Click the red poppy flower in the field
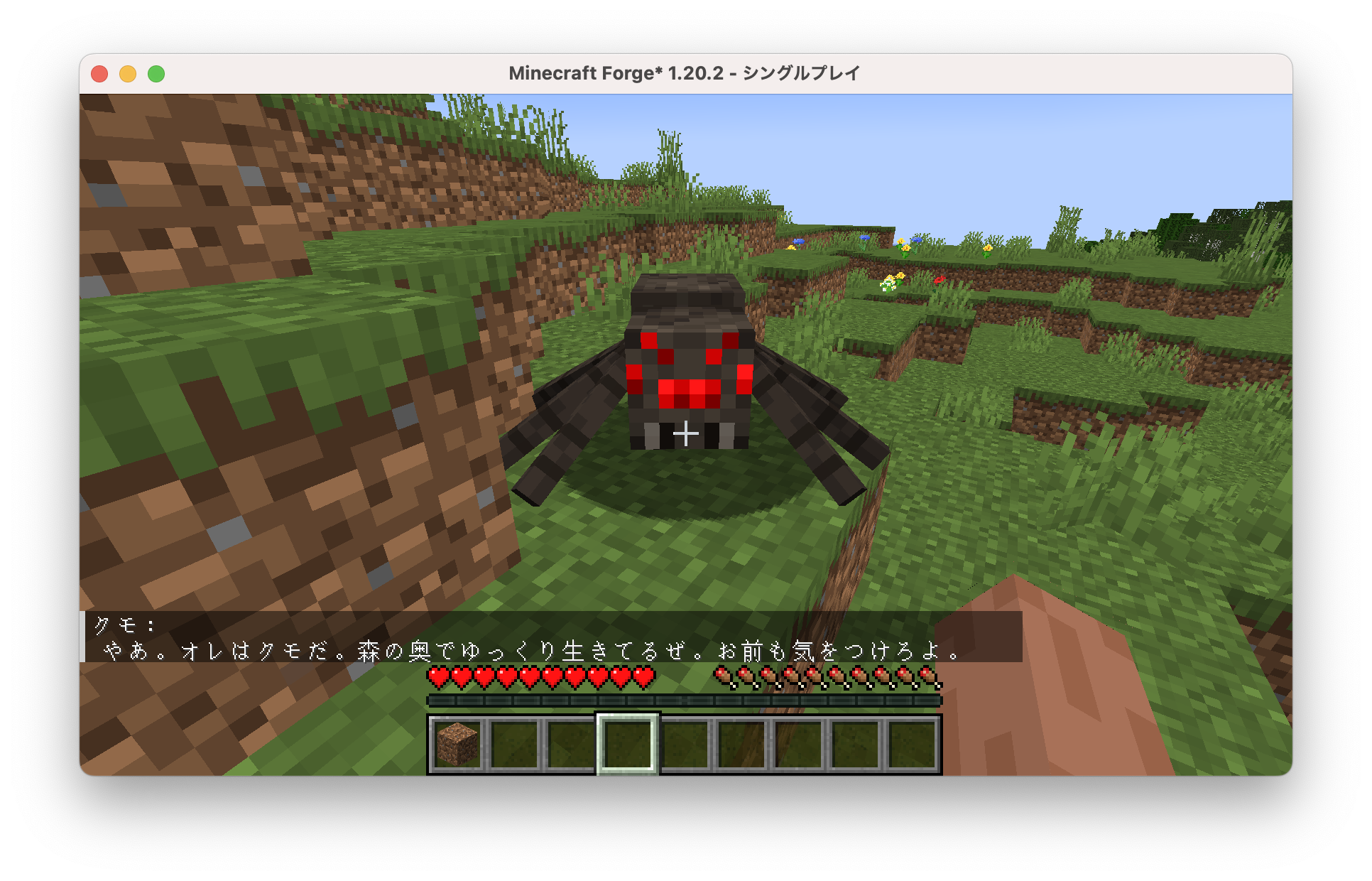This screenshot has height=881, width=1372. click(x=940, y=280)
